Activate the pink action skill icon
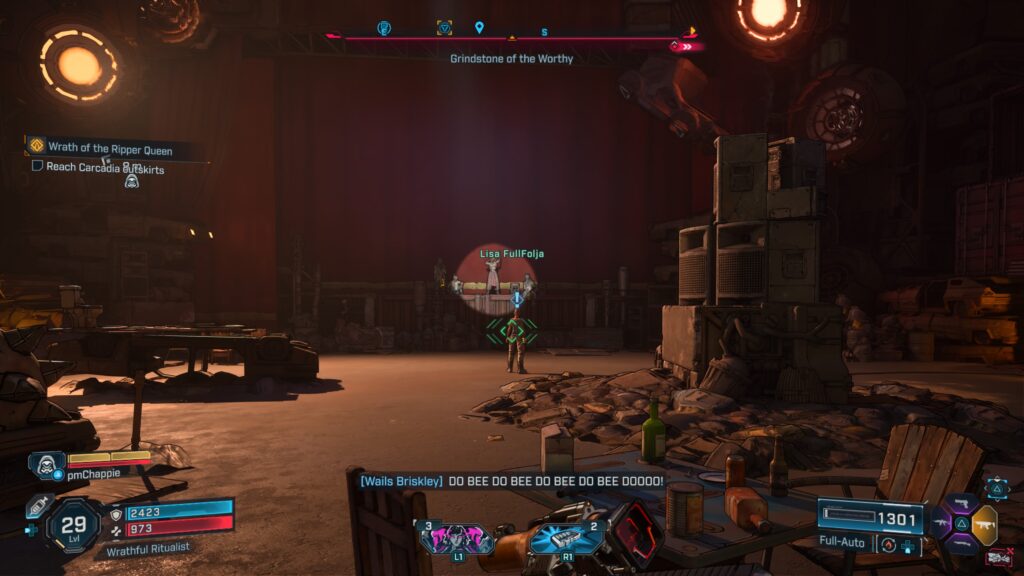 point(457,538)
